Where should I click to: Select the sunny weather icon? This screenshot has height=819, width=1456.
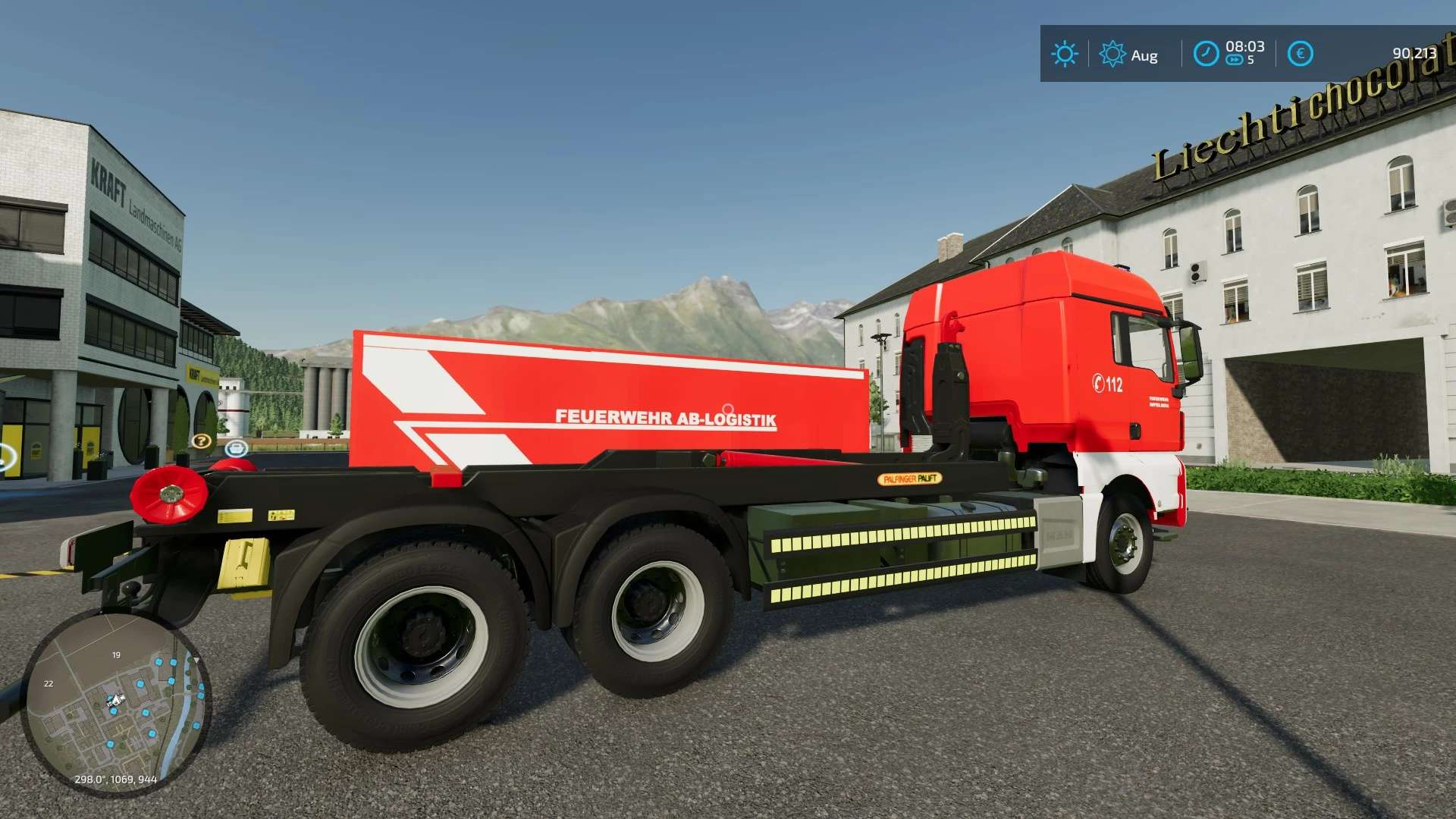pos(1064,54)
